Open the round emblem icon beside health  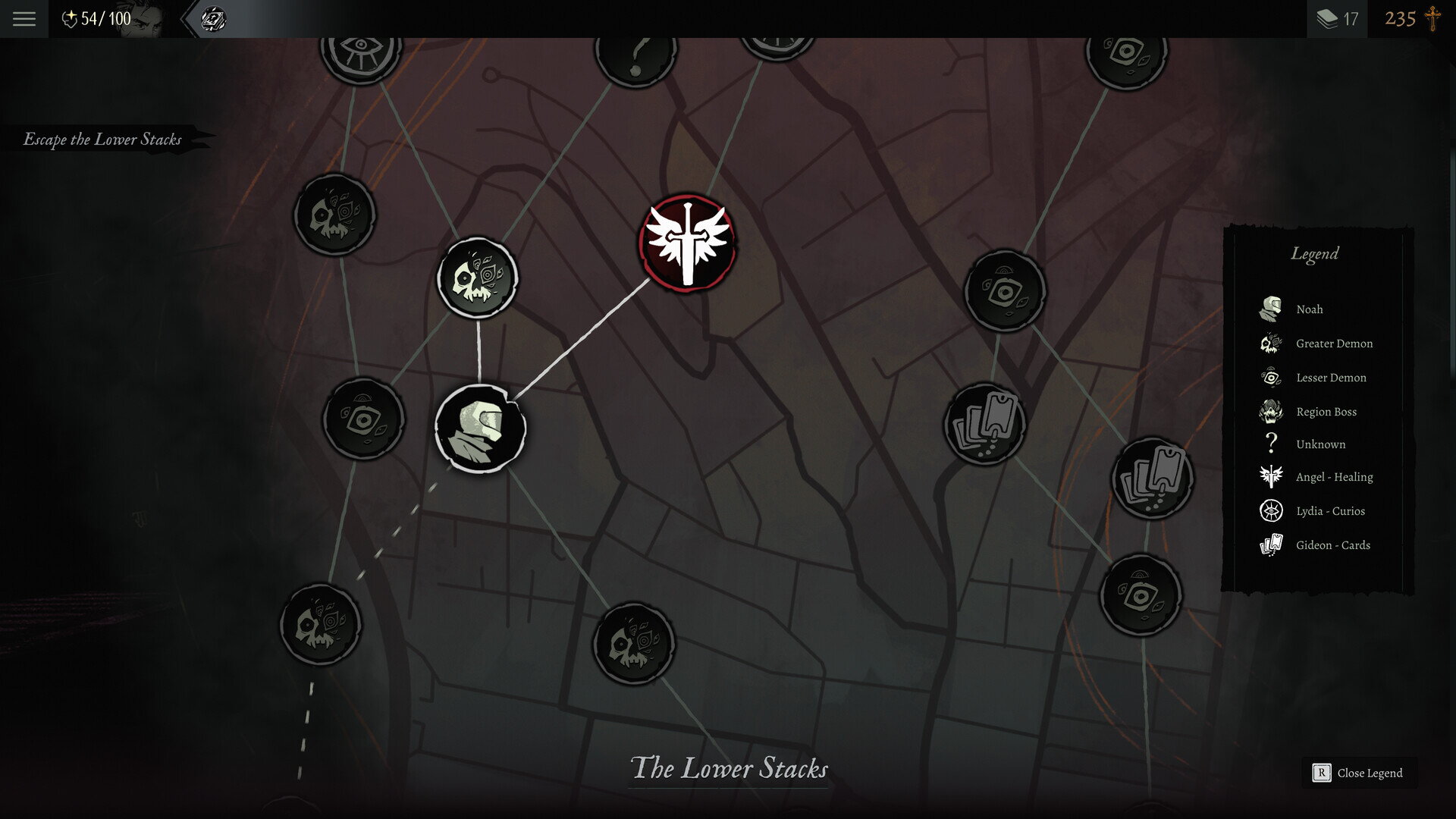[x=213, y=19]
